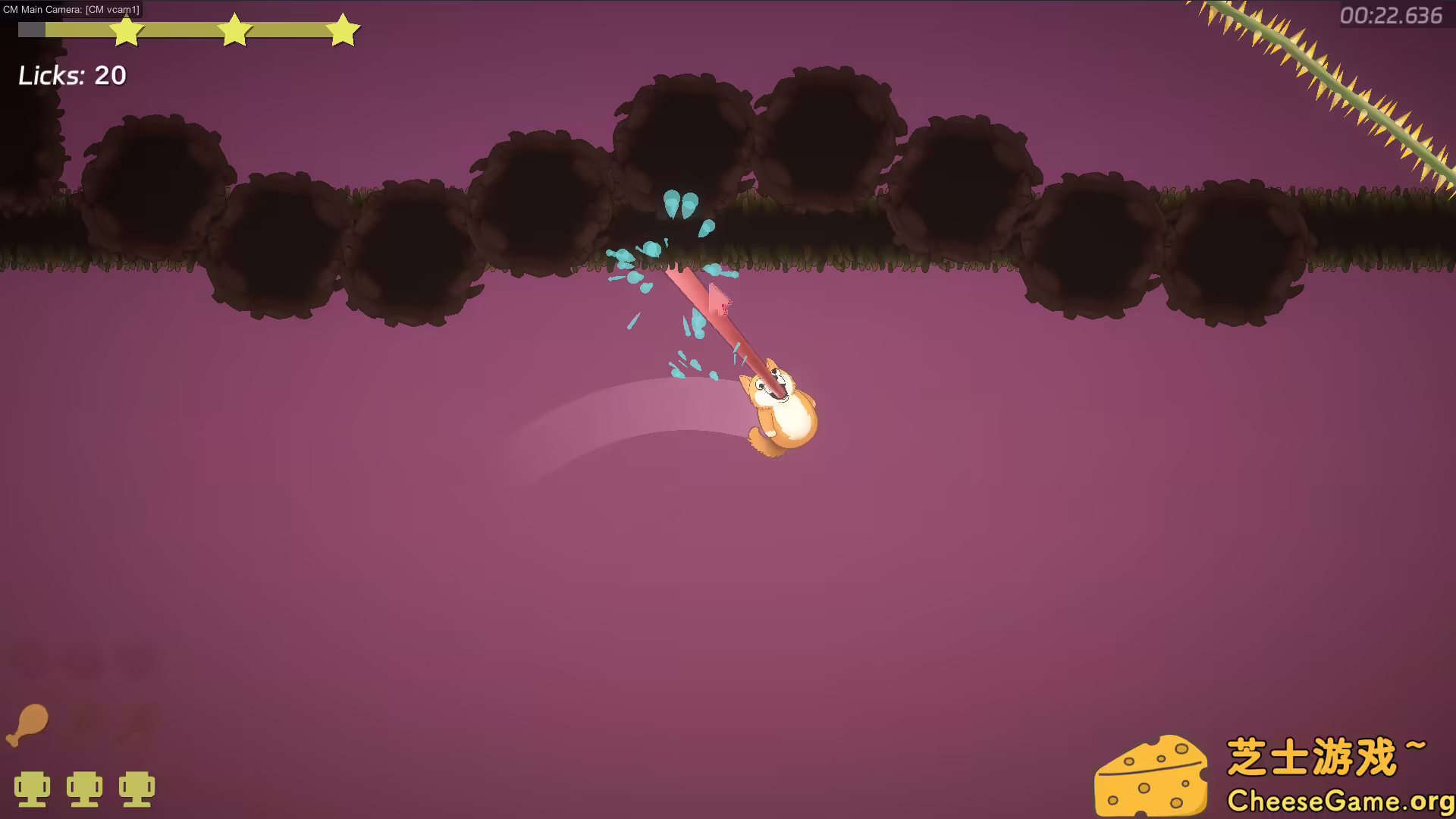The width and height of the screenshot is (1456, 819).
Task: Select the Licks: 20 counter
Action: point(72,75)
